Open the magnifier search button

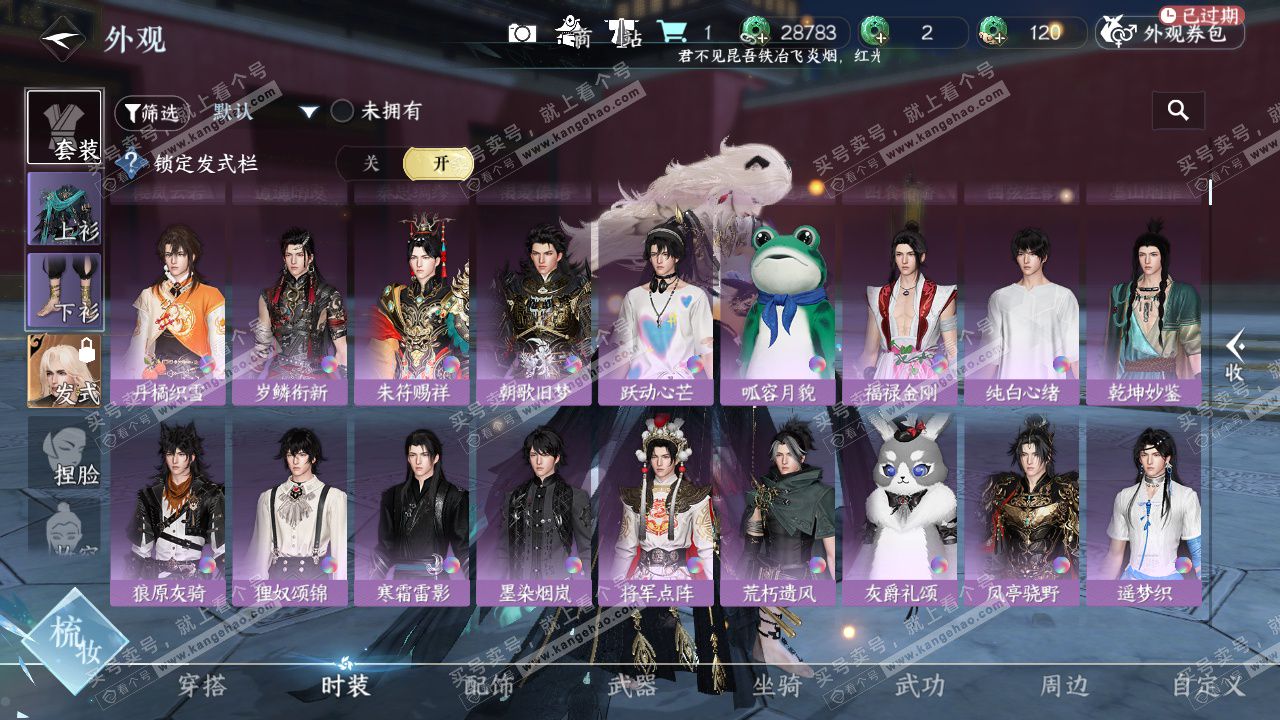pyautogui.click(x=1178, y=111)
